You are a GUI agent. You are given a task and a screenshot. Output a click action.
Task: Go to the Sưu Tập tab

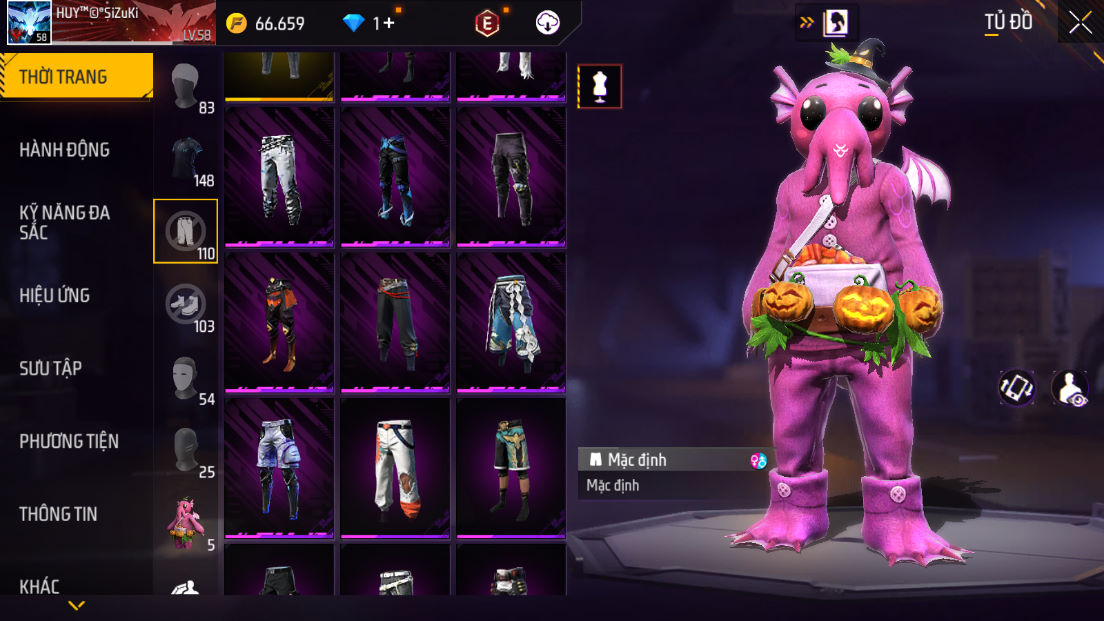pos(51,368)
